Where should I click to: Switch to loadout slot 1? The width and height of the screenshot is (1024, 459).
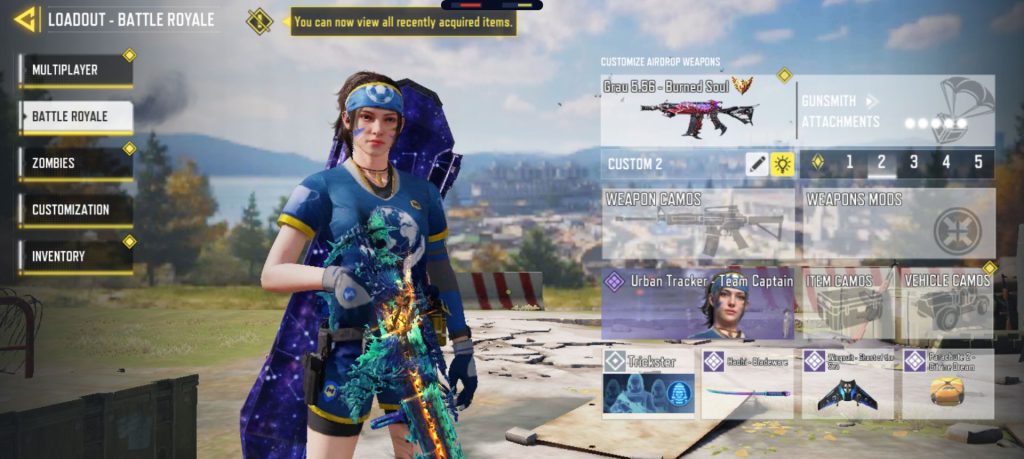pos(849,162)
